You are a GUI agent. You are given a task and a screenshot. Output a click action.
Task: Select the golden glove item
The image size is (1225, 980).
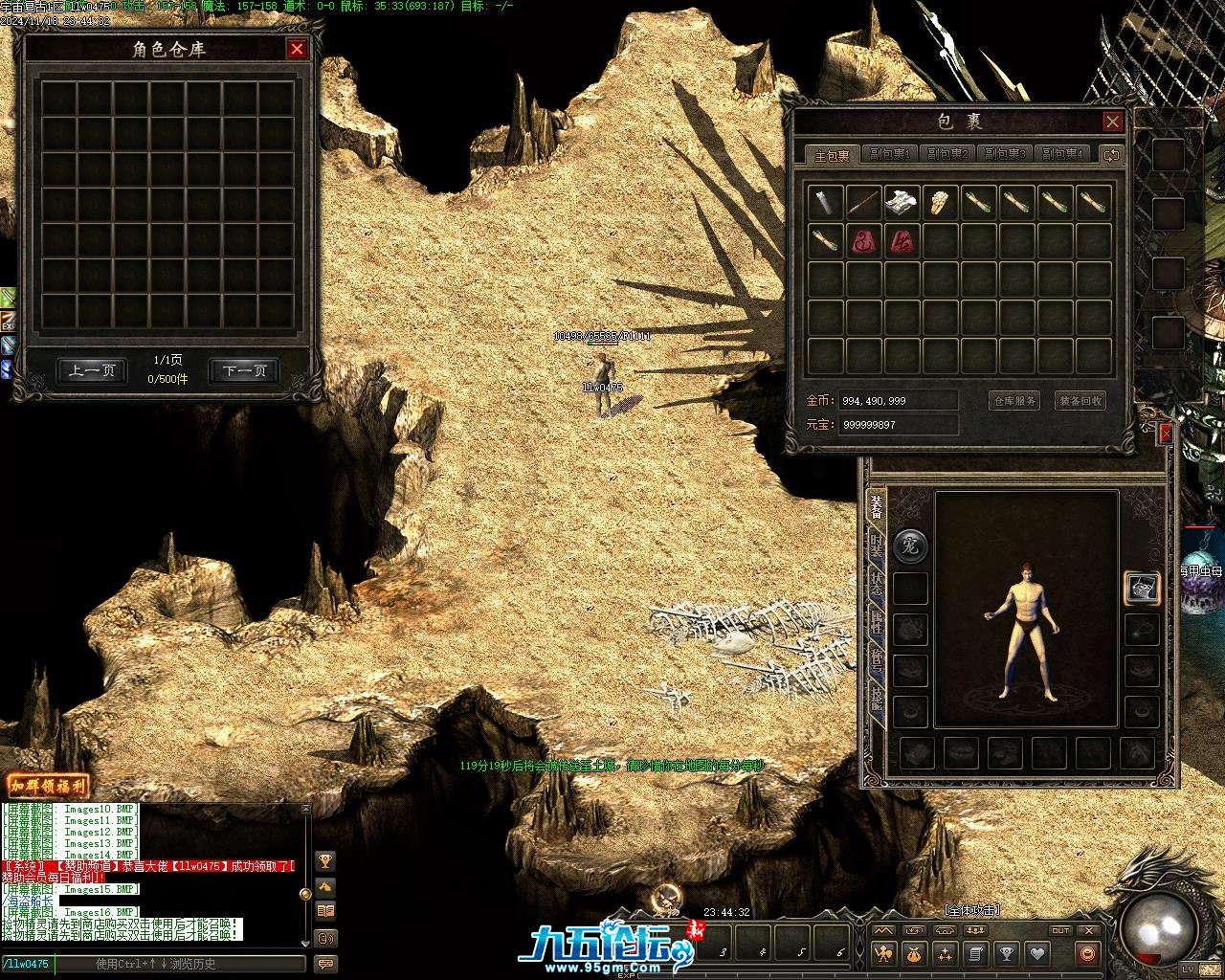pos(940,202)
